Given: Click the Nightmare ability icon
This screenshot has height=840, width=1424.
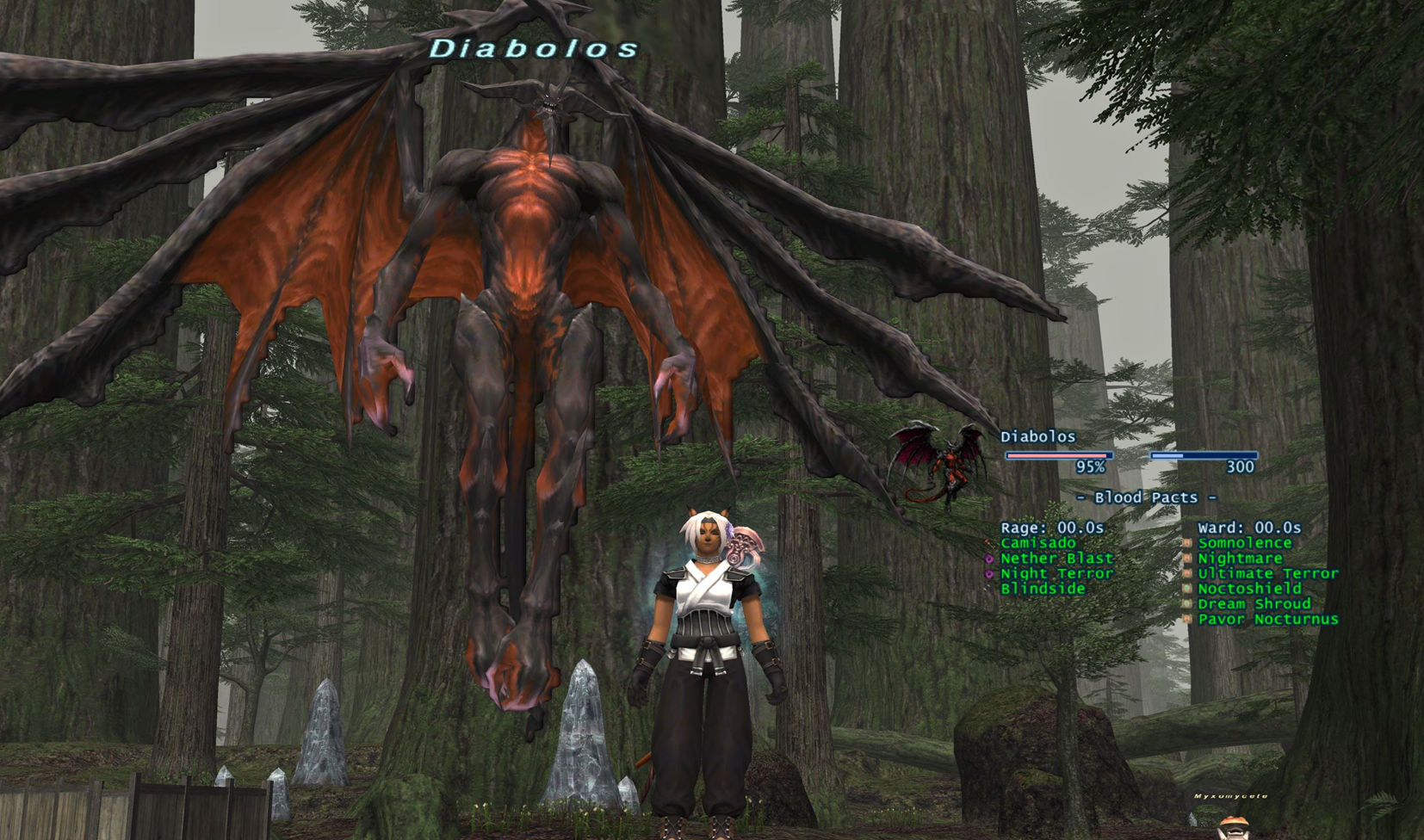Looking at the screenshot, I should pyautogui.click(x=1187, y=559).
